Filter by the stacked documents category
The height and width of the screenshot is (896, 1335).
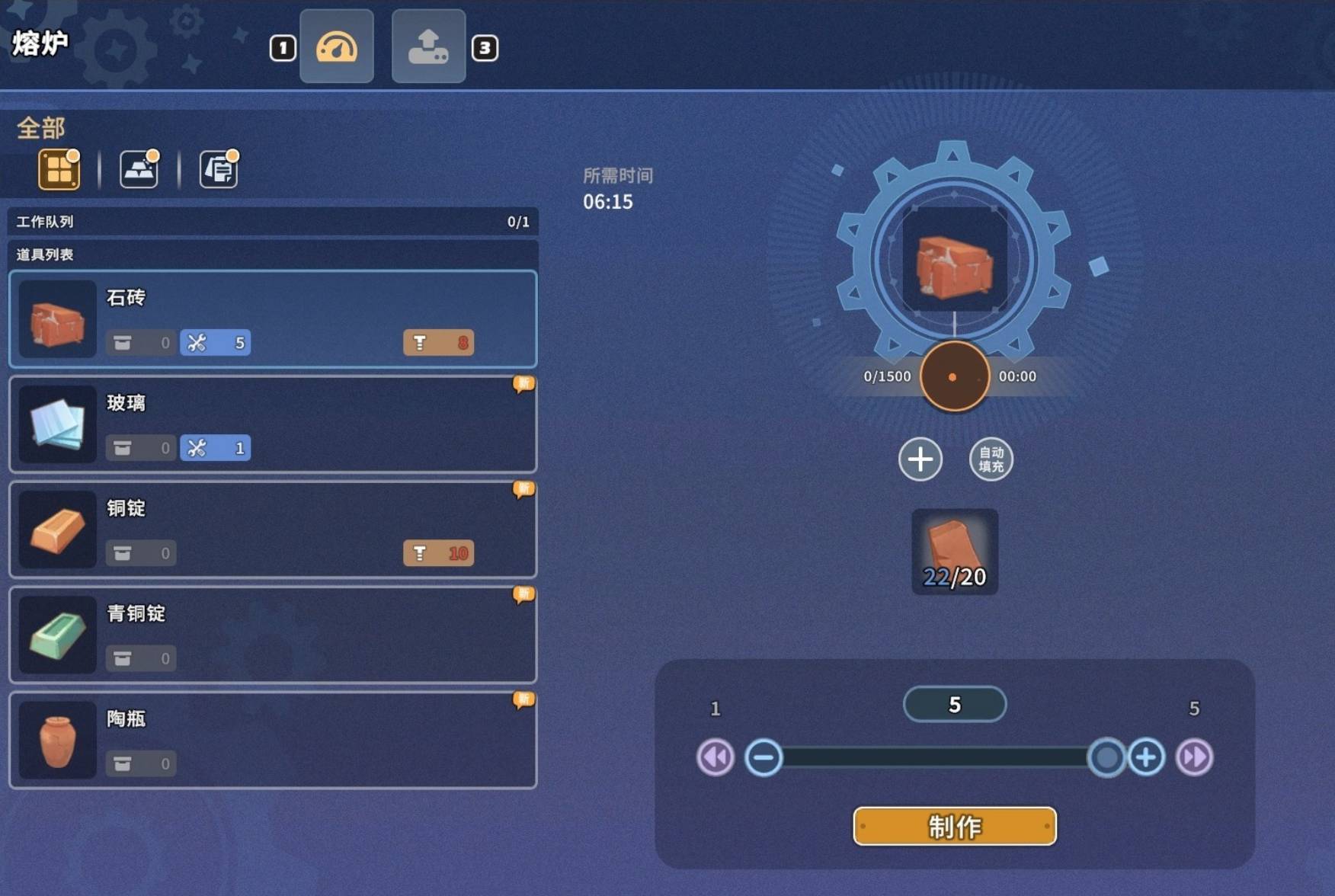[x=219, y=169]
